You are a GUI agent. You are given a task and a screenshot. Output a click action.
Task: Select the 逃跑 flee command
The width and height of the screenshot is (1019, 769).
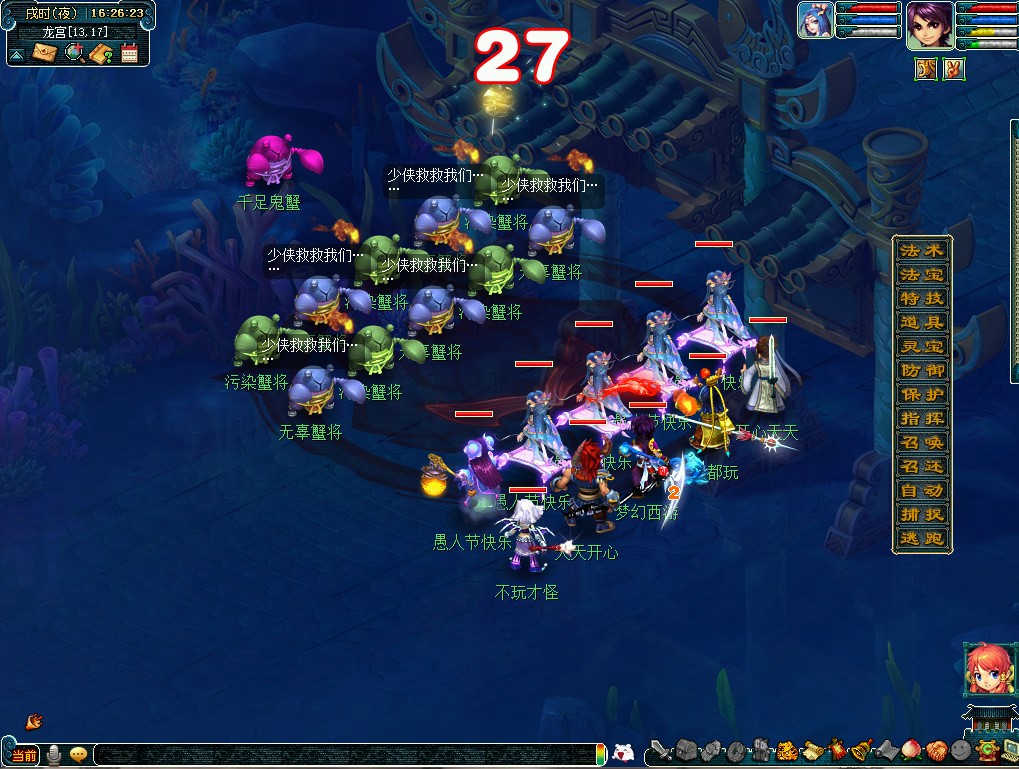[921, 538]
